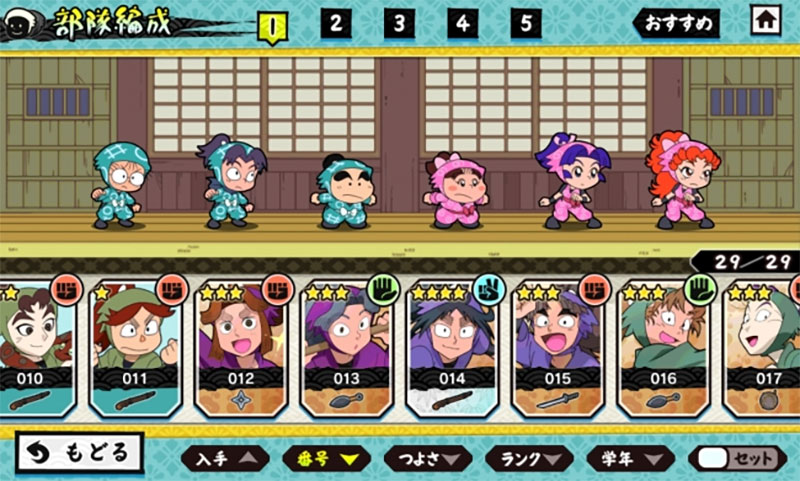This screenshot has height=481, width=800.
Task: Select squad tab 1
Action: [272, 24]
